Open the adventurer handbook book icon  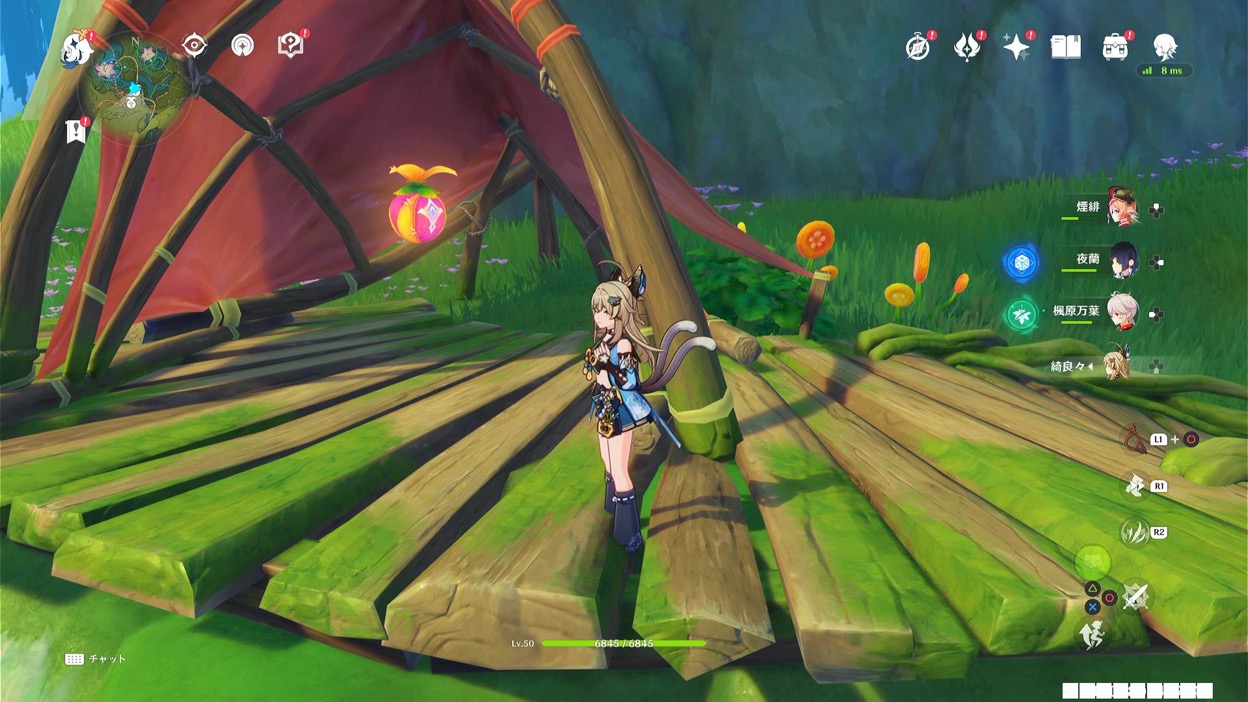coord(1065,46)
